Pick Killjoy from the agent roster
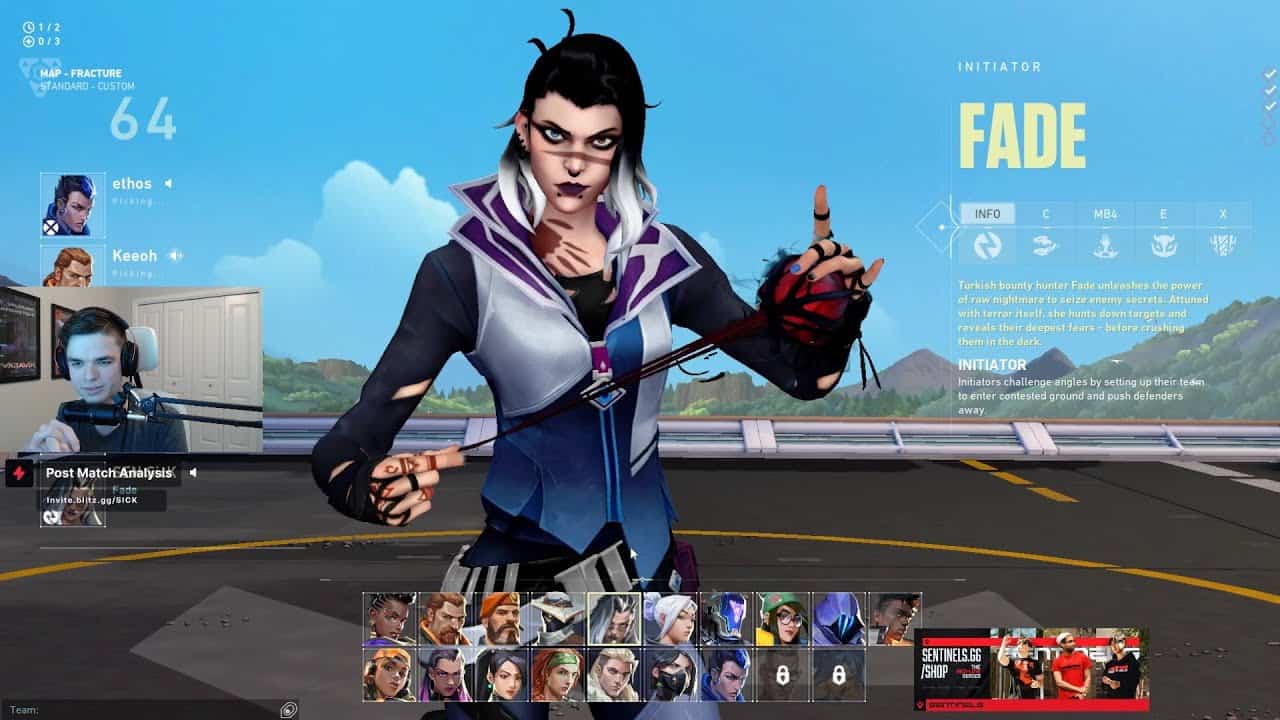This screenshot has height=720, width=1280. pyautogui.click(x=782, y=619)
